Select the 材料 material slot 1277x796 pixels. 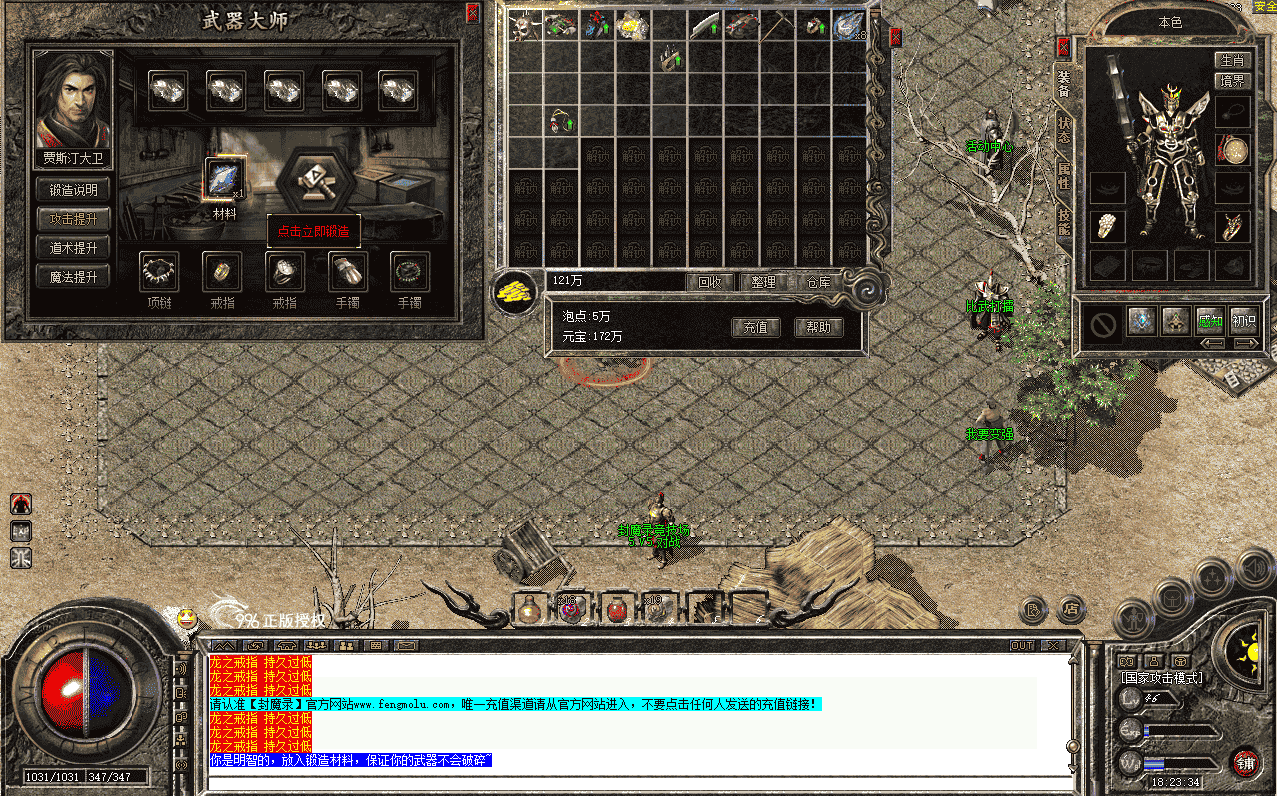(223, 179)
